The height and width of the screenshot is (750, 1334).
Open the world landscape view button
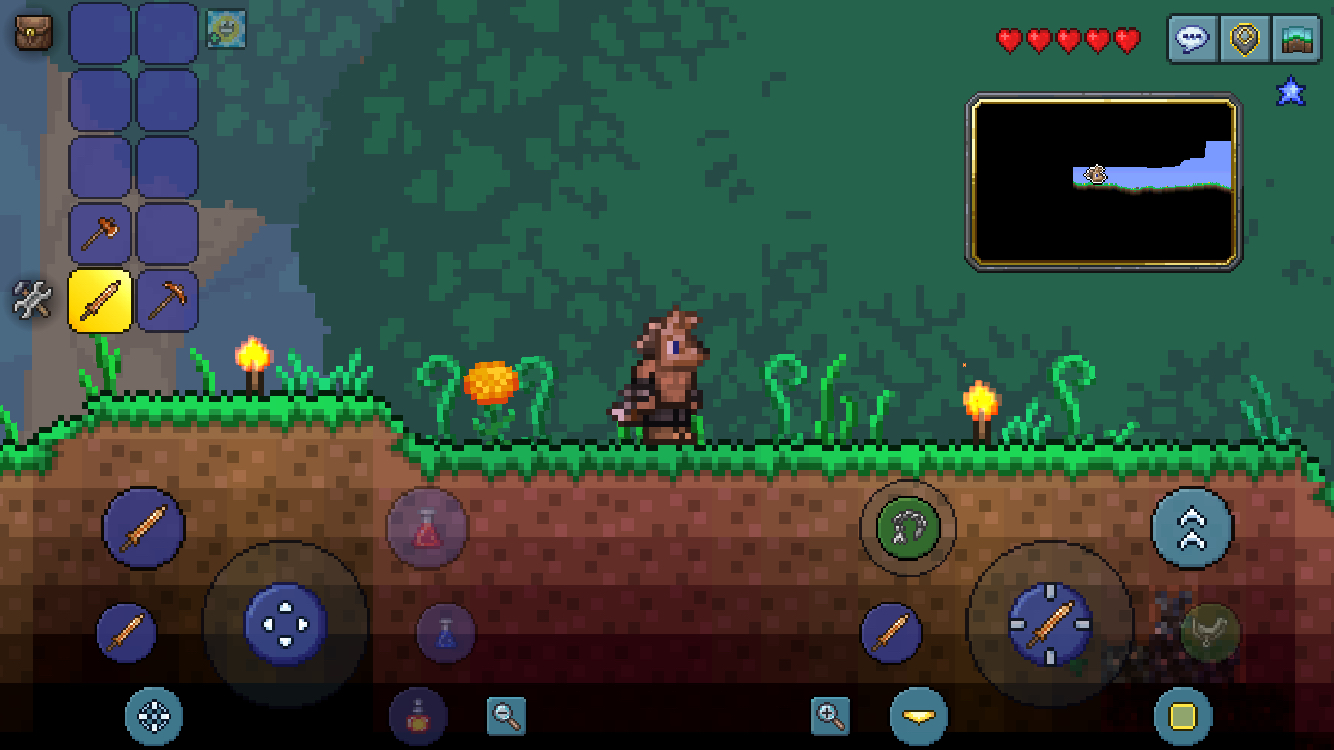(x=1296, y=40)
